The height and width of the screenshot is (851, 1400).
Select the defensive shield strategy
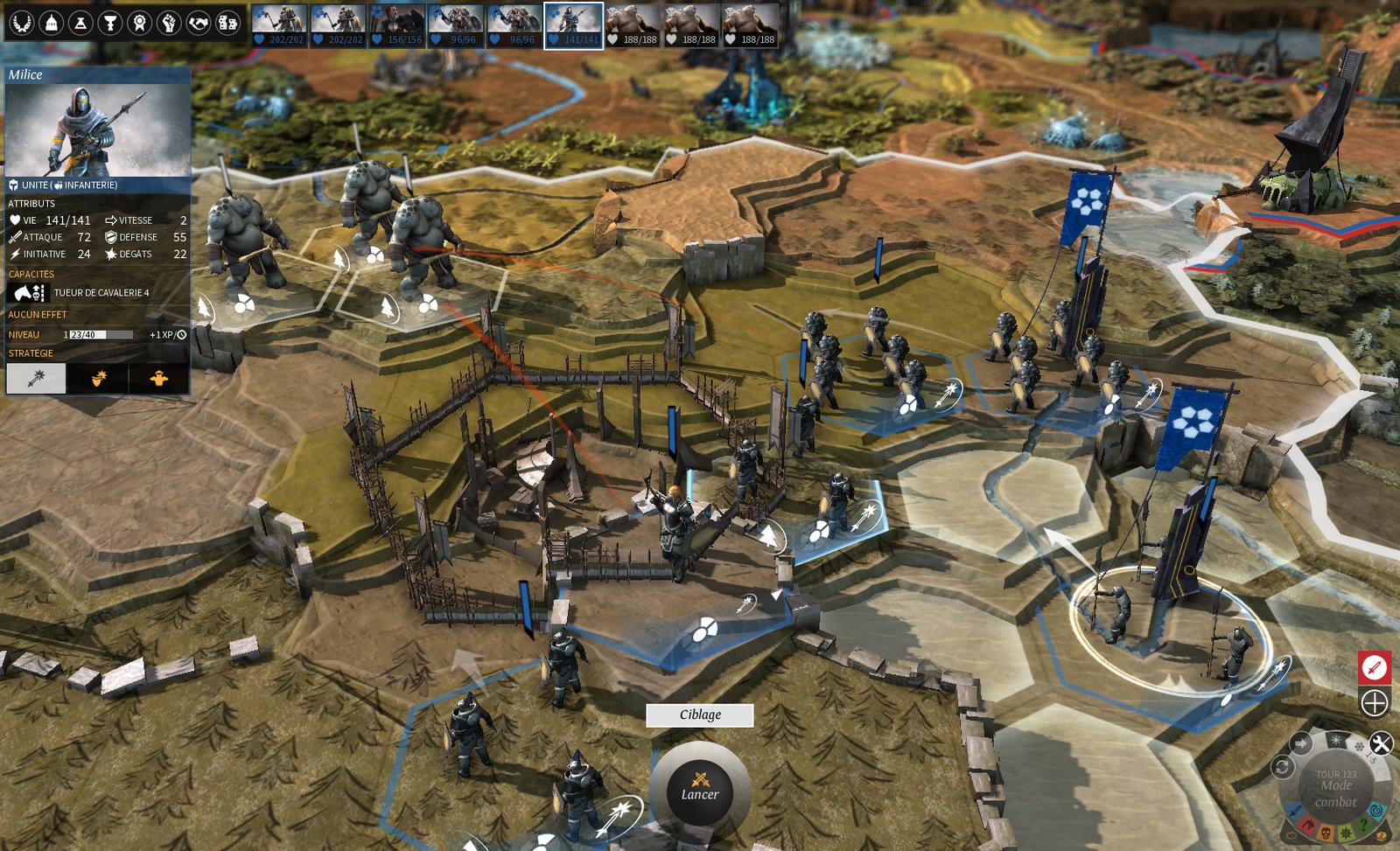click(x=98, y=379)
